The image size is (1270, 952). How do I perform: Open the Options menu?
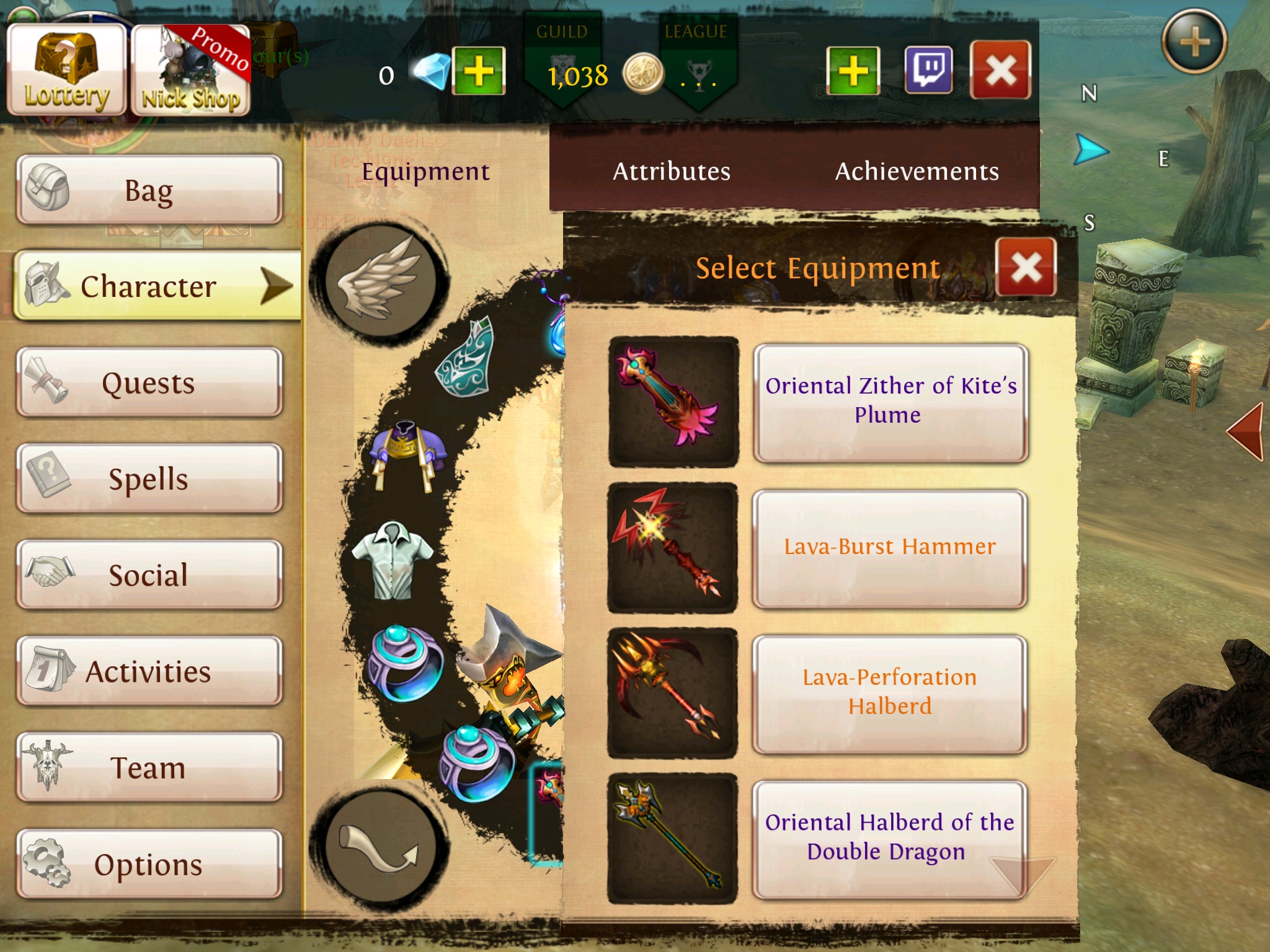(149, 864)
